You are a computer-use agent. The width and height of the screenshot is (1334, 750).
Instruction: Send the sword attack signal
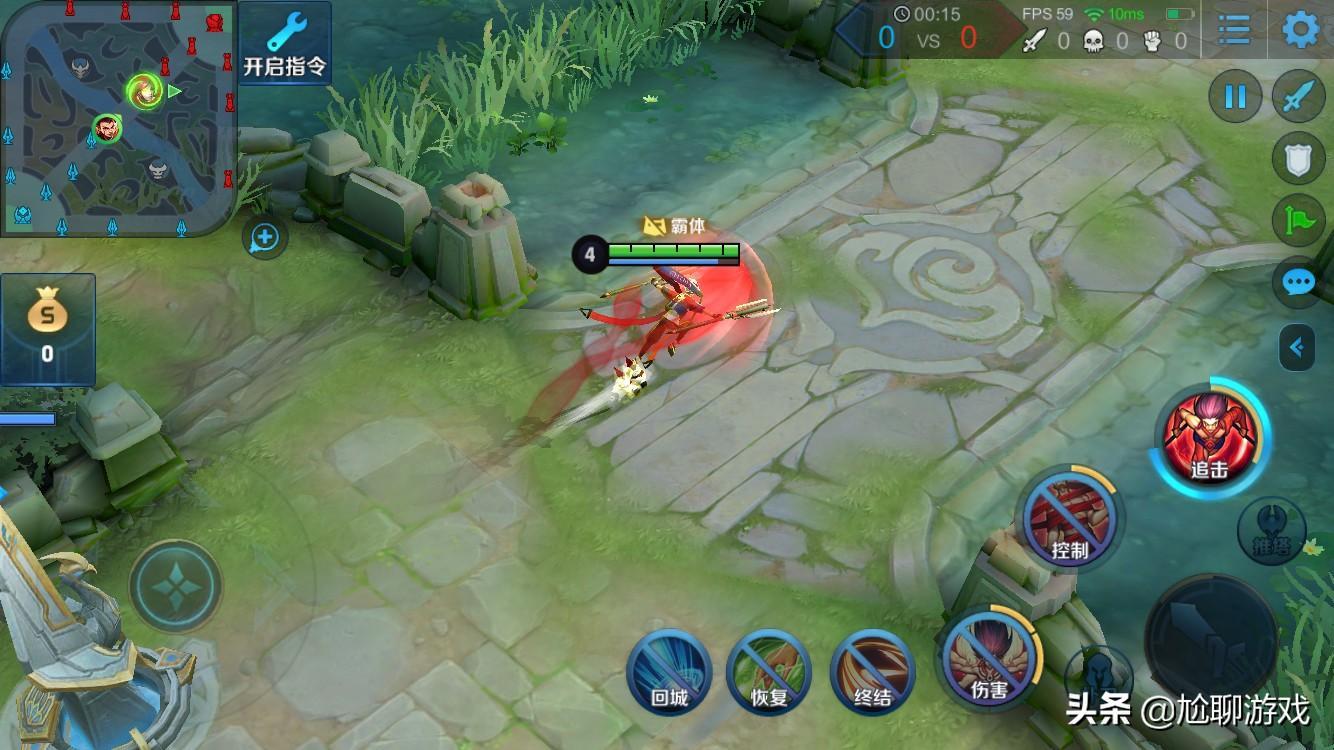click(1298, 97)
